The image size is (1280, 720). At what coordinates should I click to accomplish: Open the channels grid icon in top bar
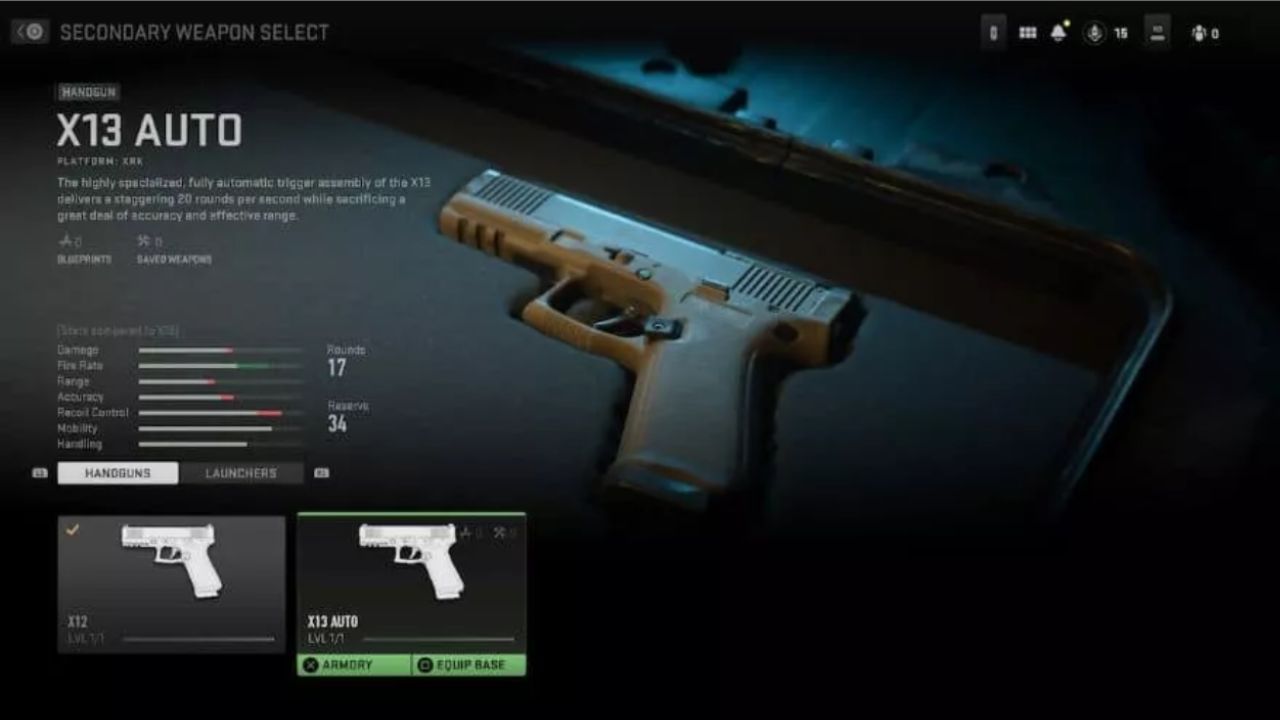point(1026,32)
